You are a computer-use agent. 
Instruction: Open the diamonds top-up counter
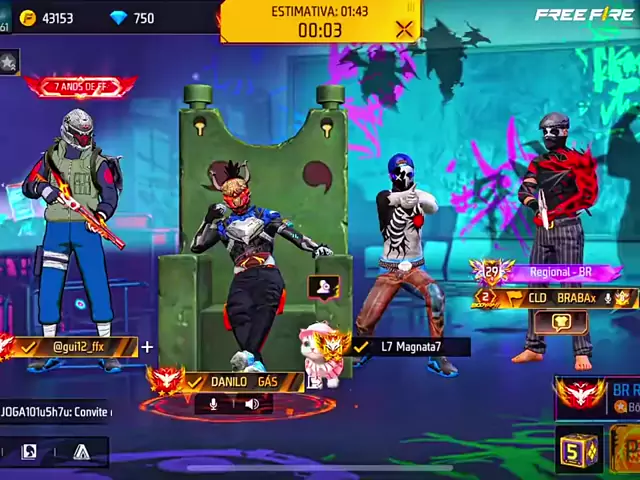point(132,18)
